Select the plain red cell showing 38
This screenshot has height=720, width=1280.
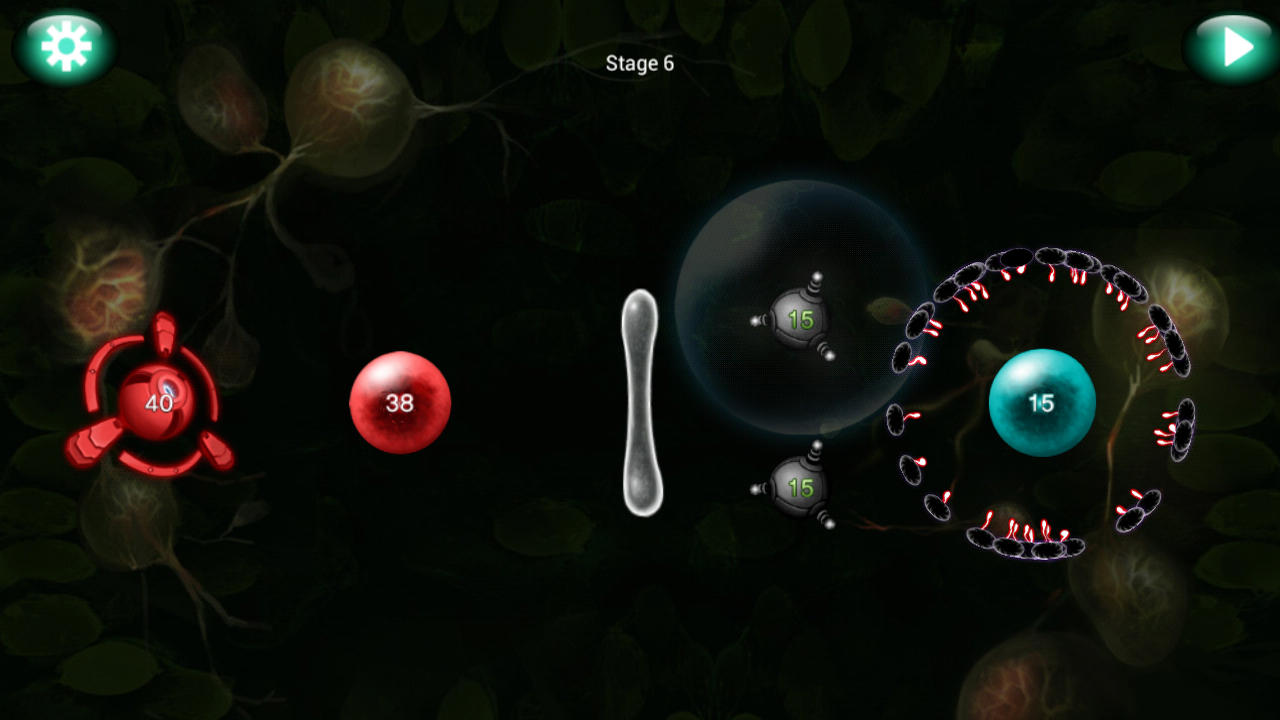[x=400, y=403]
